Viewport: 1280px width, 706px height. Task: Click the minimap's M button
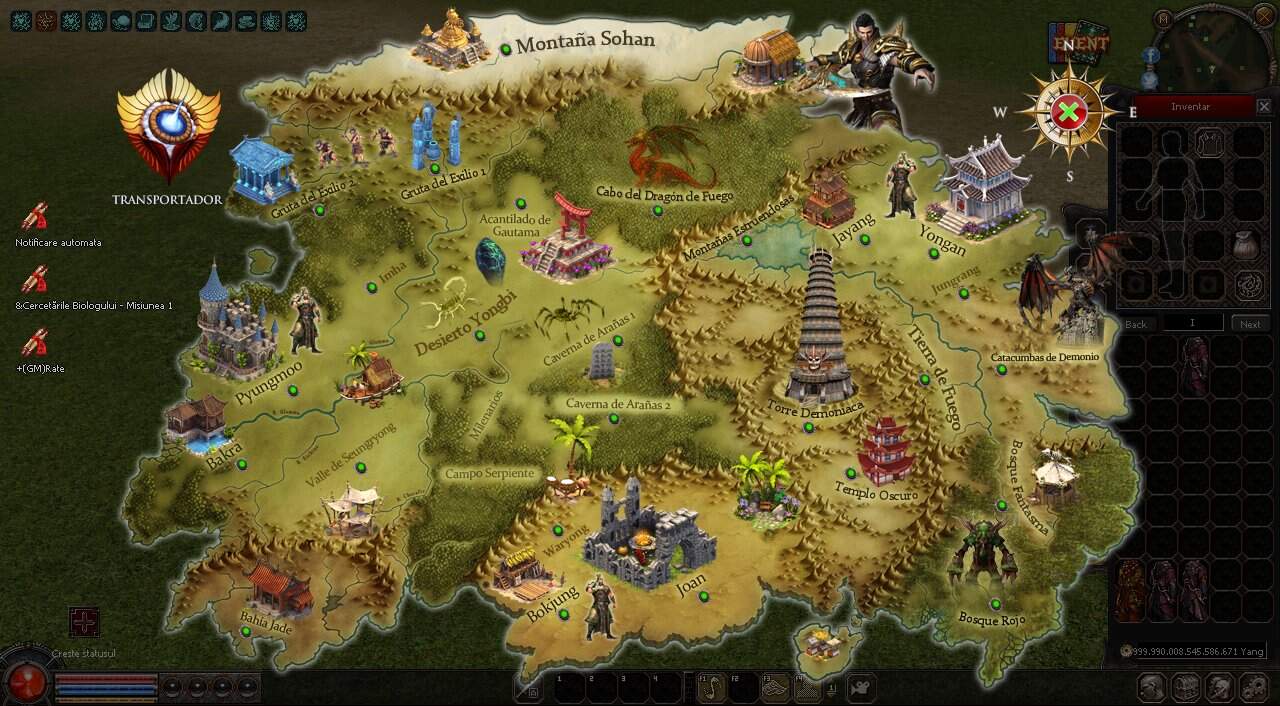click(1162, 18)
